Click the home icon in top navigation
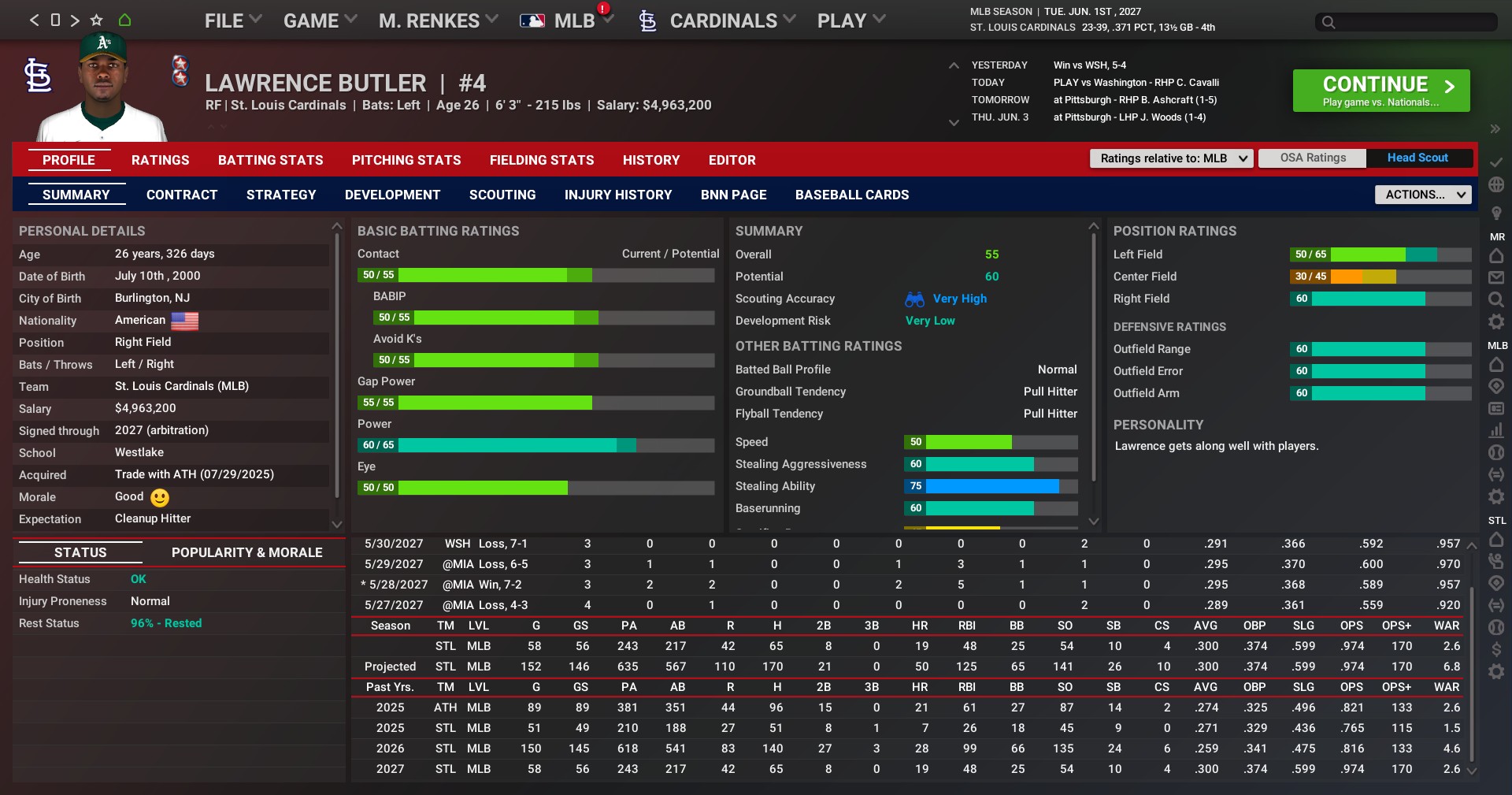 [x=124, y=20]
